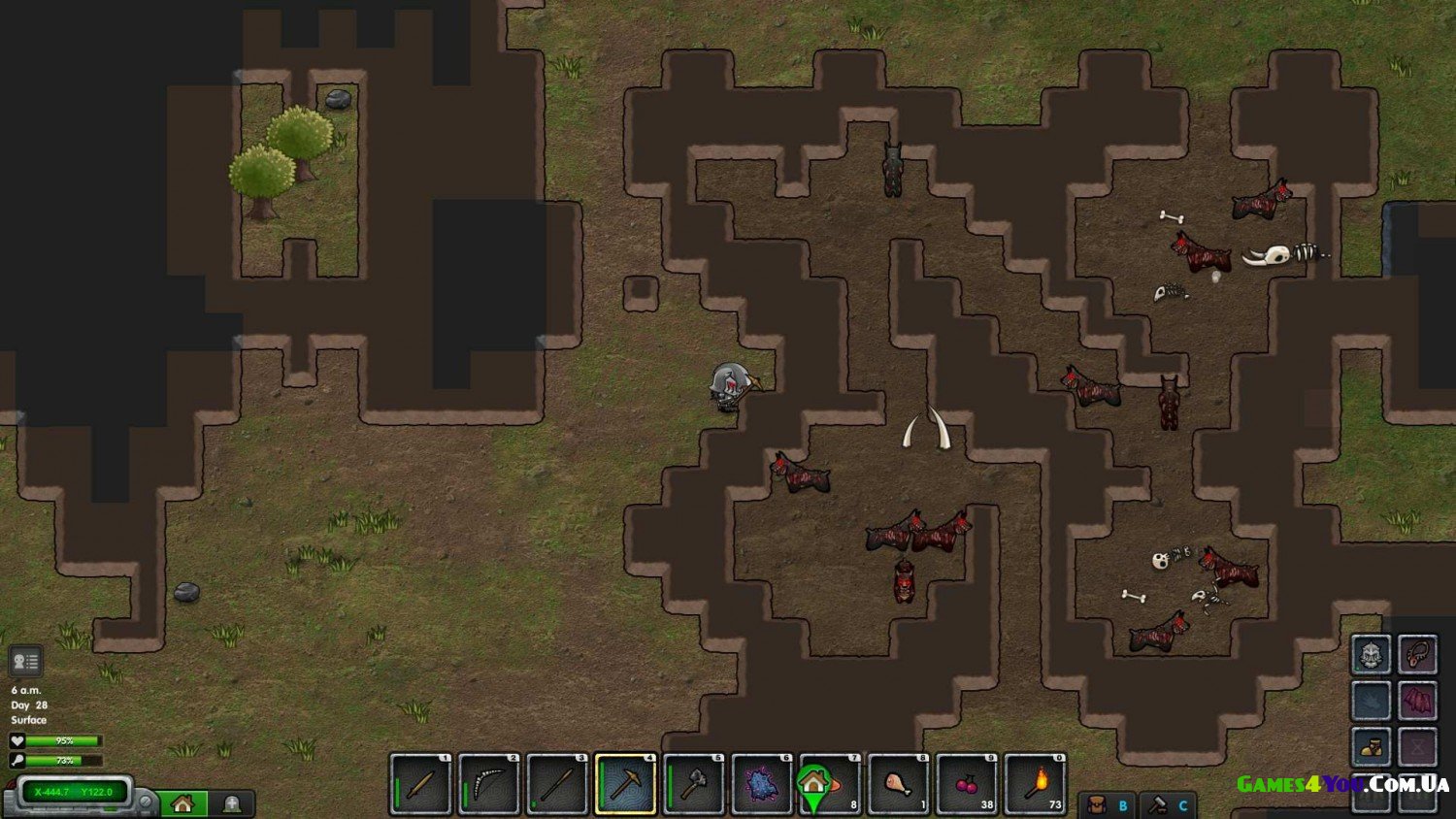Click the gravestone waypoint button
Screen dimensions: 1456x819
pyautogui.click(x=232, y=803)
